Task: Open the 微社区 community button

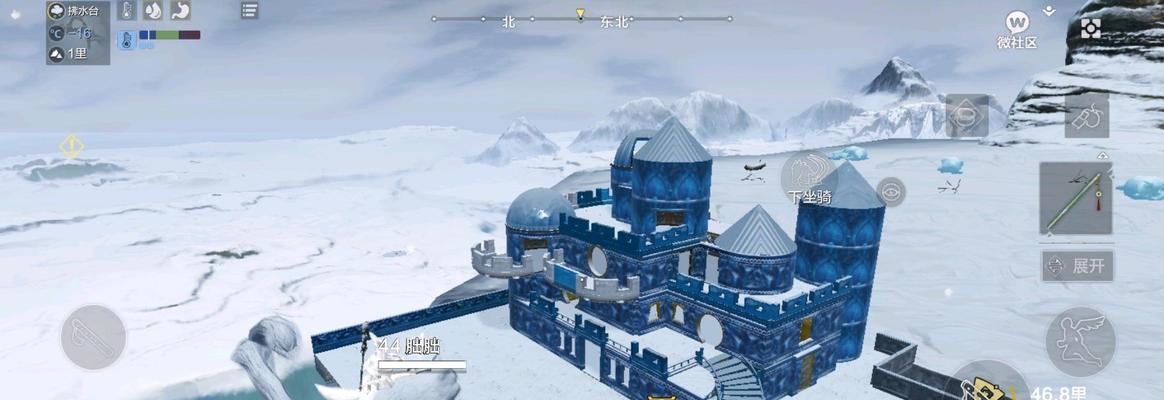Action: 1017,27
